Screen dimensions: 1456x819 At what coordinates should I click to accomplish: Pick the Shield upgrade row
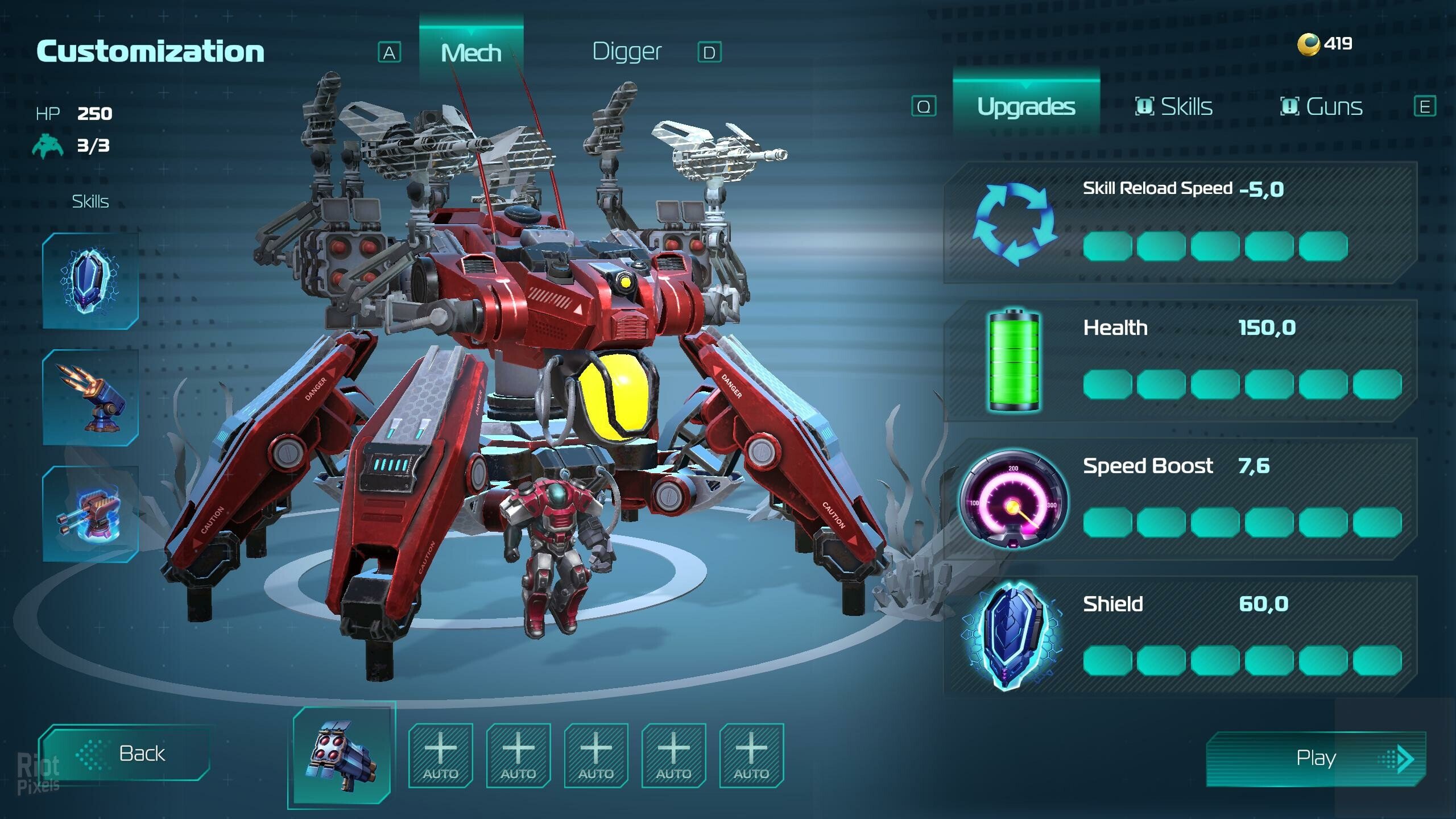1180,636
